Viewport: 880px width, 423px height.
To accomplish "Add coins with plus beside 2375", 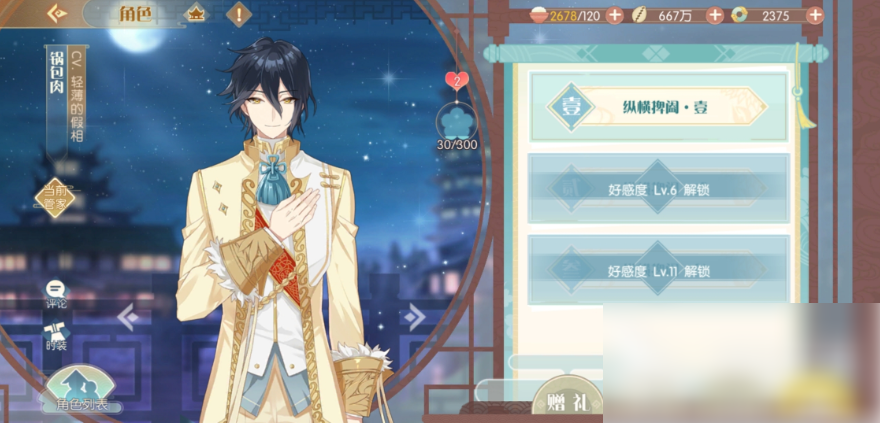I will [x=814, y=15].
